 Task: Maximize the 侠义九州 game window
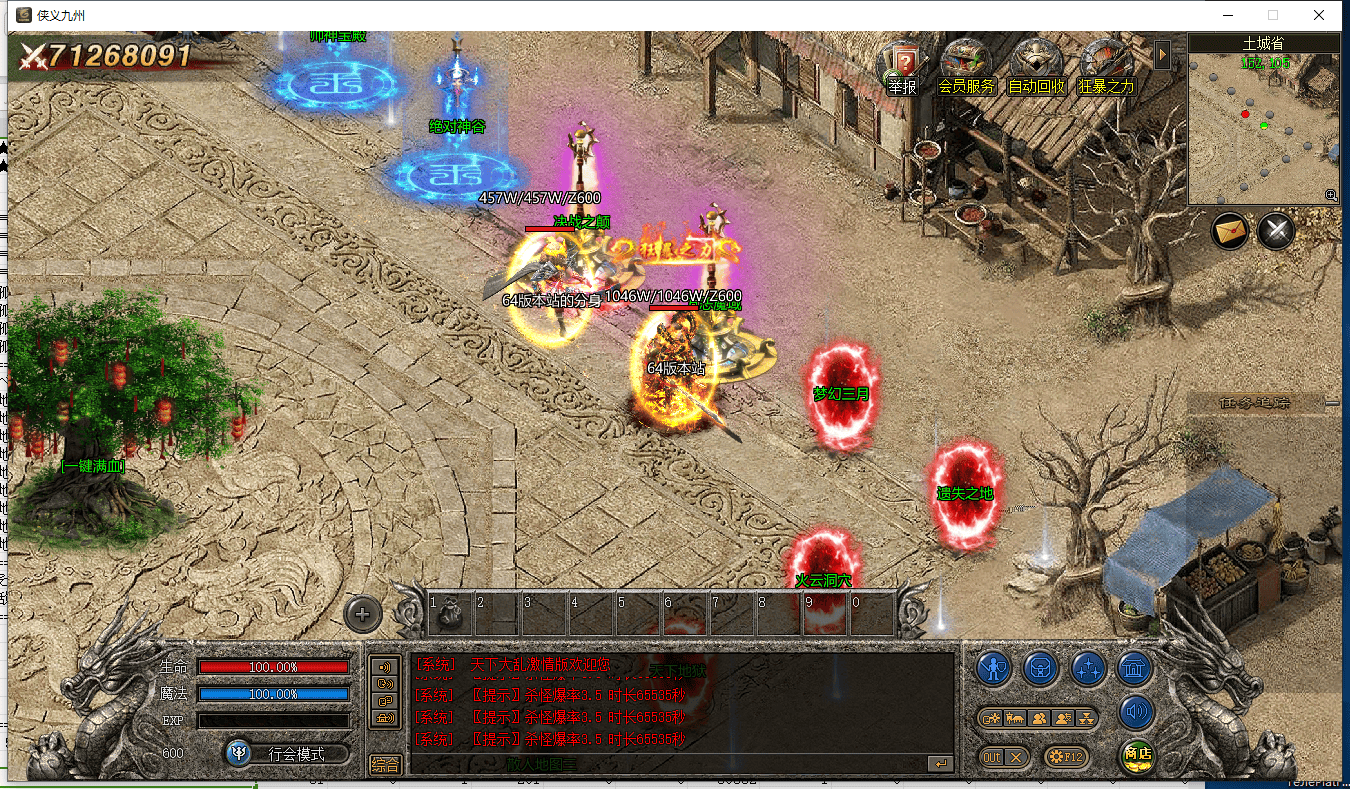(1273, 15)
